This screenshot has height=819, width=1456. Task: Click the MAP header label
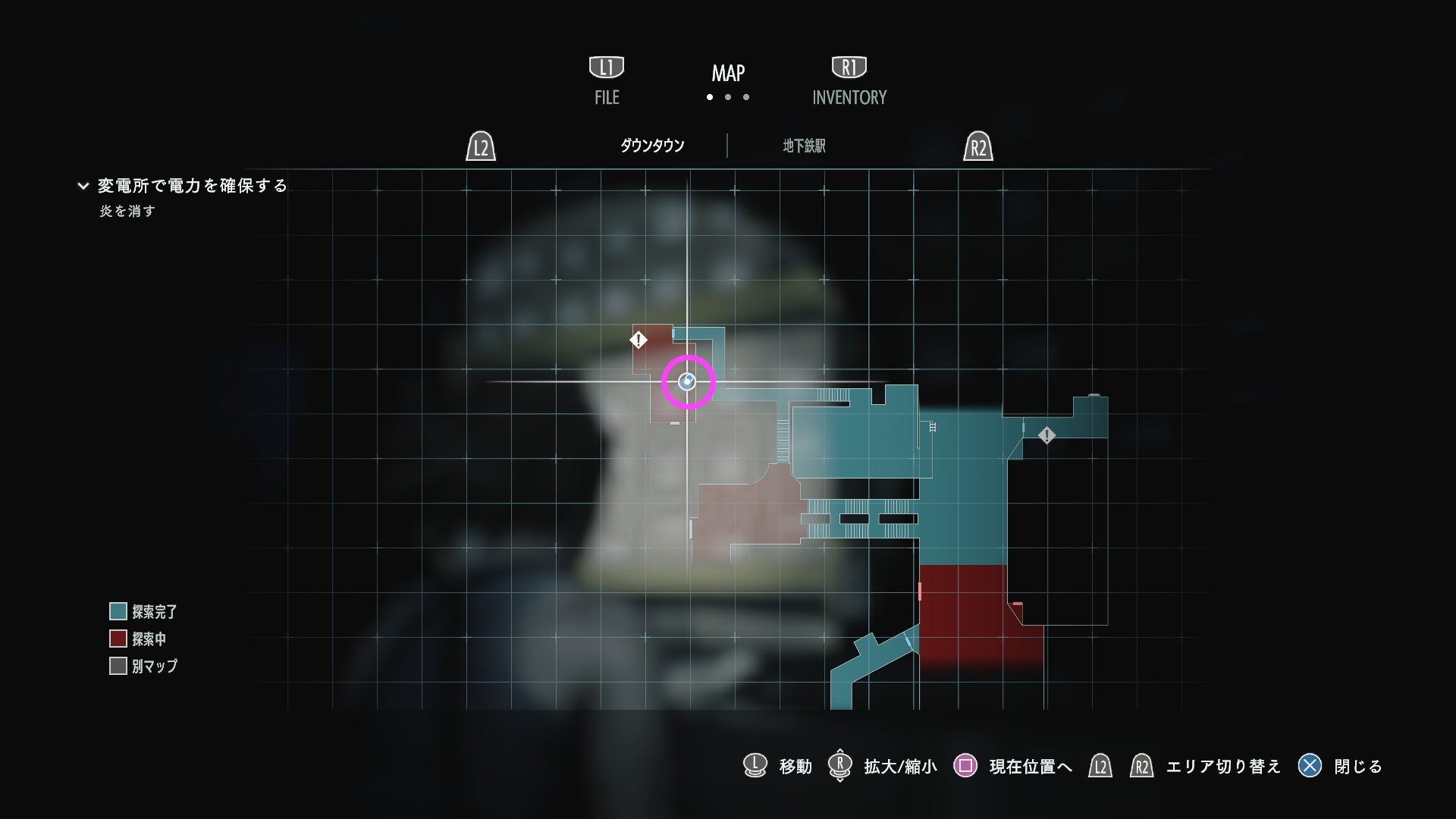click(x=726, y=74)
